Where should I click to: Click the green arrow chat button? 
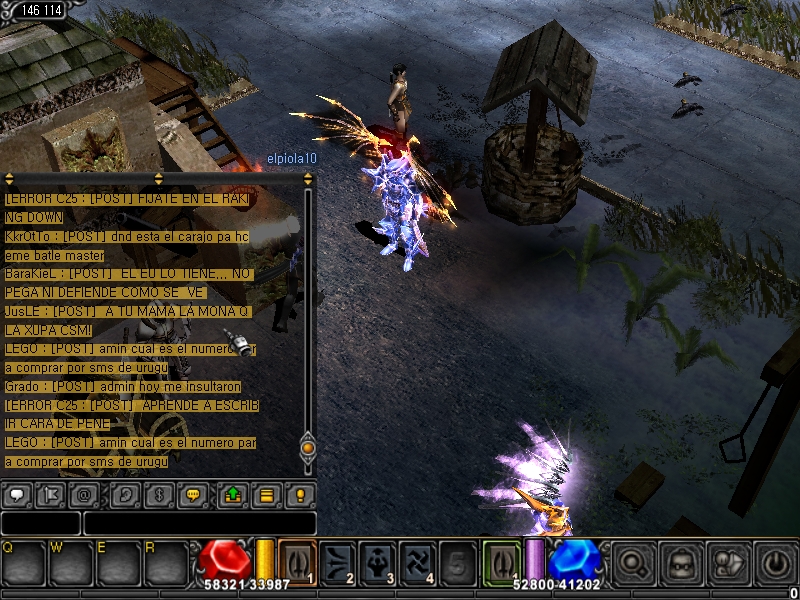pos(232,495)
